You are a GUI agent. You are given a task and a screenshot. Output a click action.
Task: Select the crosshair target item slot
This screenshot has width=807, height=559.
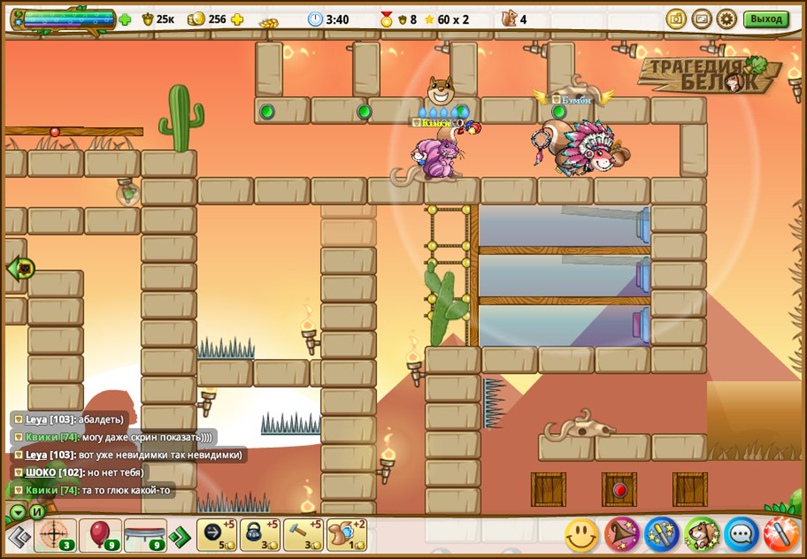coord(55,535)
